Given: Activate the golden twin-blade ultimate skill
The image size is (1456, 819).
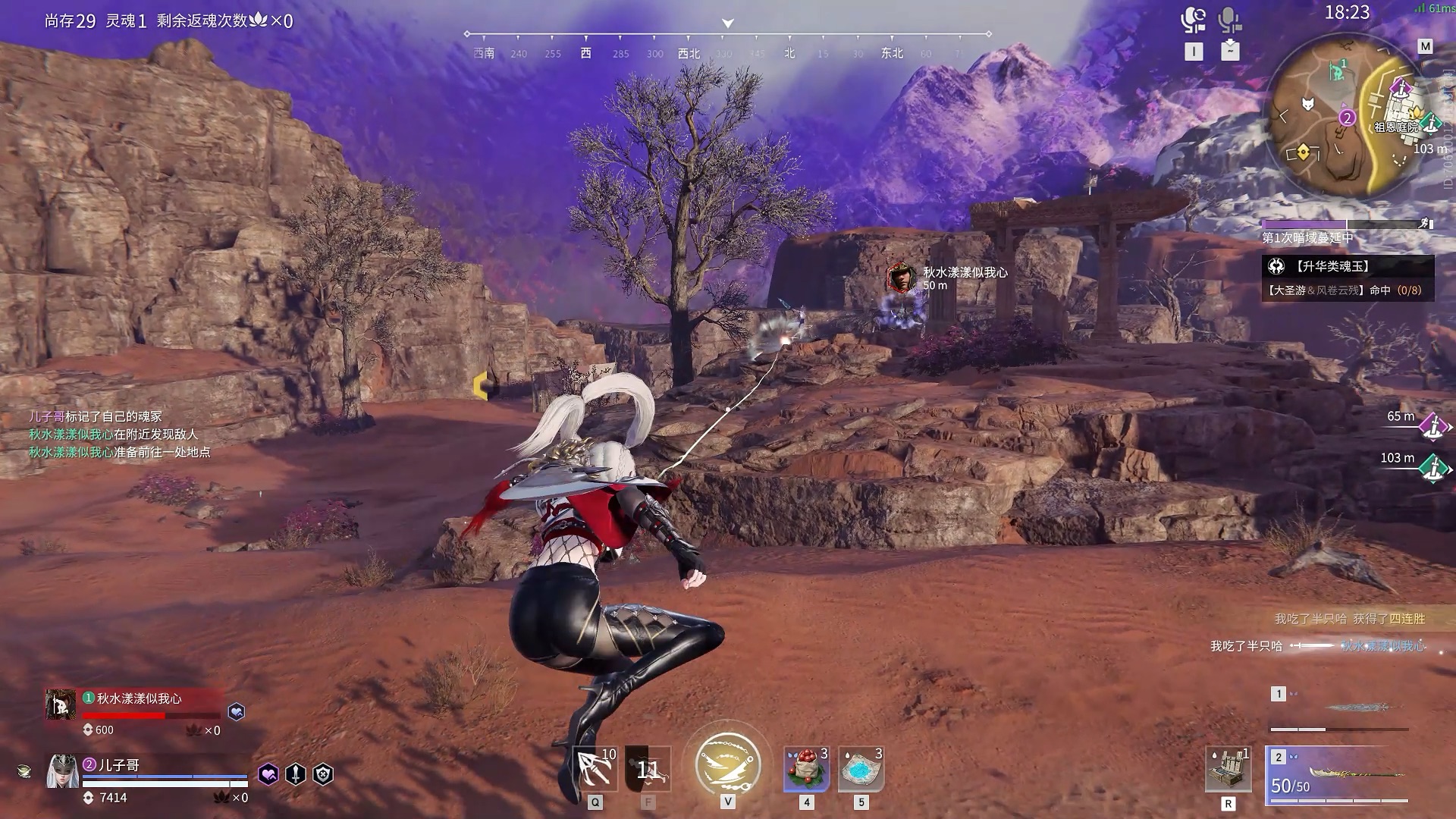Looking at the screenshot, I should [x=727, y=764].
